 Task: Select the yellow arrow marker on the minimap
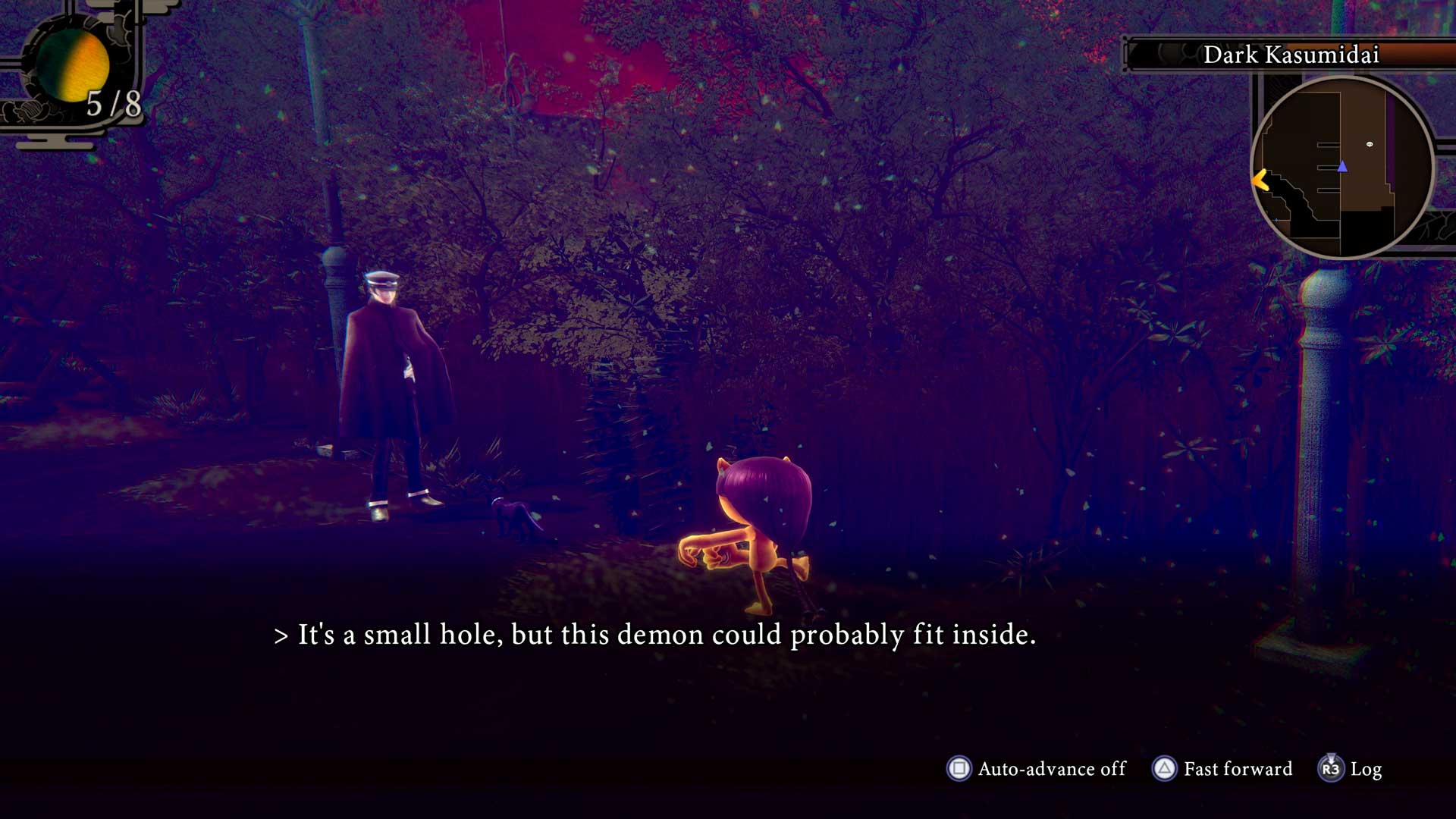pyautogui.click(x=1260, y=180)
